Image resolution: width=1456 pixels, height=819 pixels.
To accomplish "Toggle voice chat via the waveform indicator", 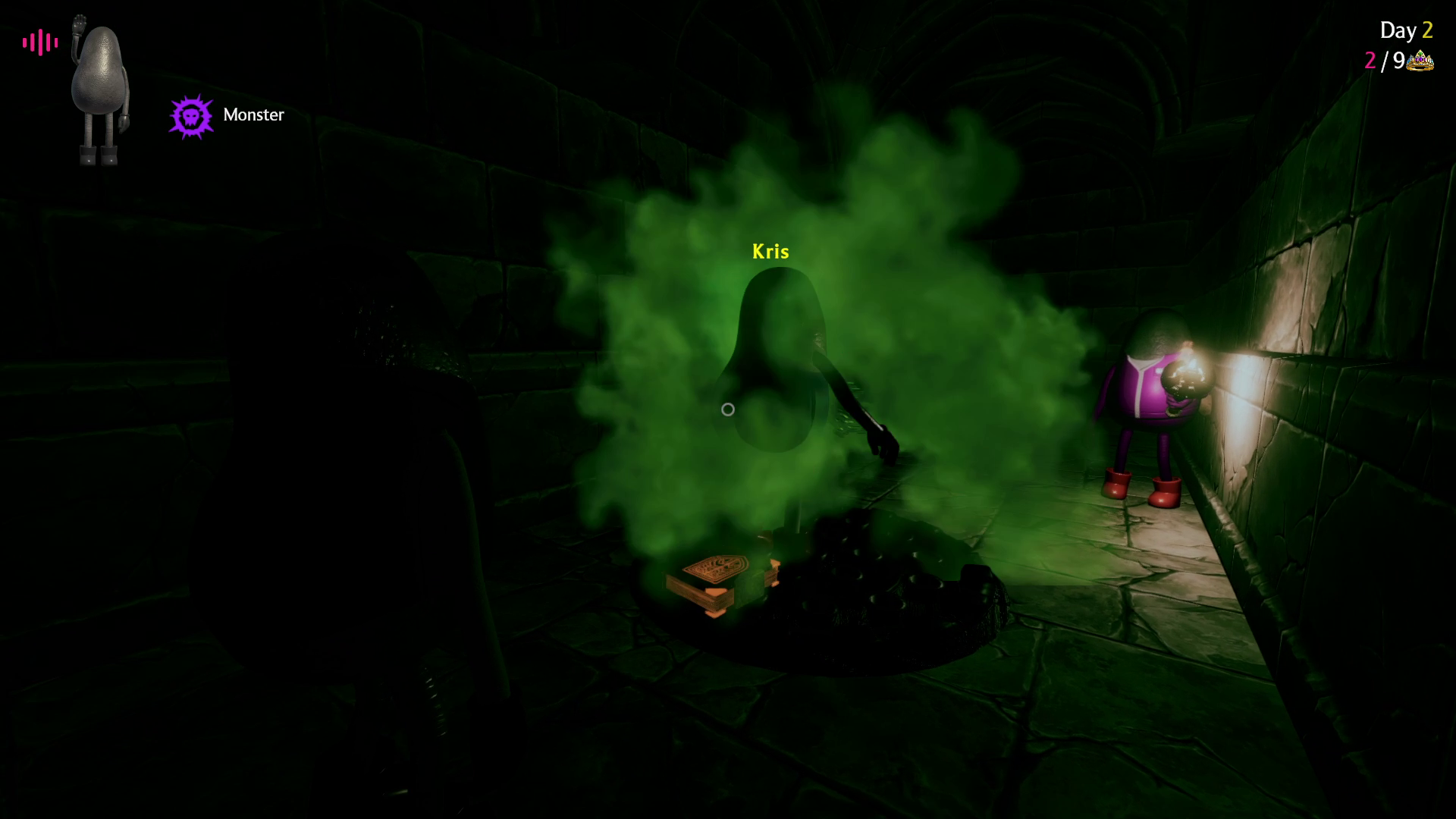I will [x=40, y=42].
